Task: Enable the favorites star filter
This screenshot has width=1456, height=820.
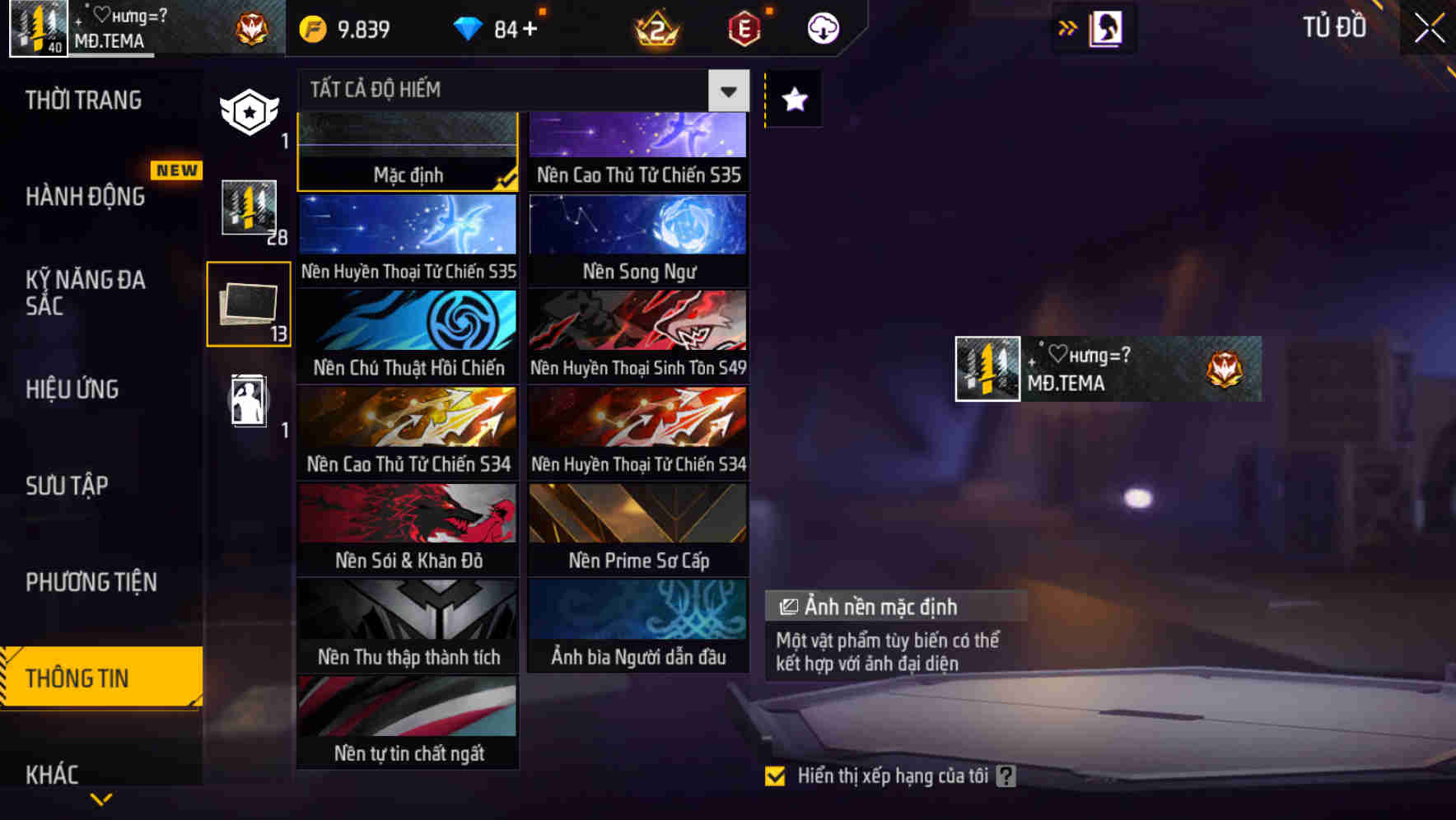Action: tap(793, 100)
